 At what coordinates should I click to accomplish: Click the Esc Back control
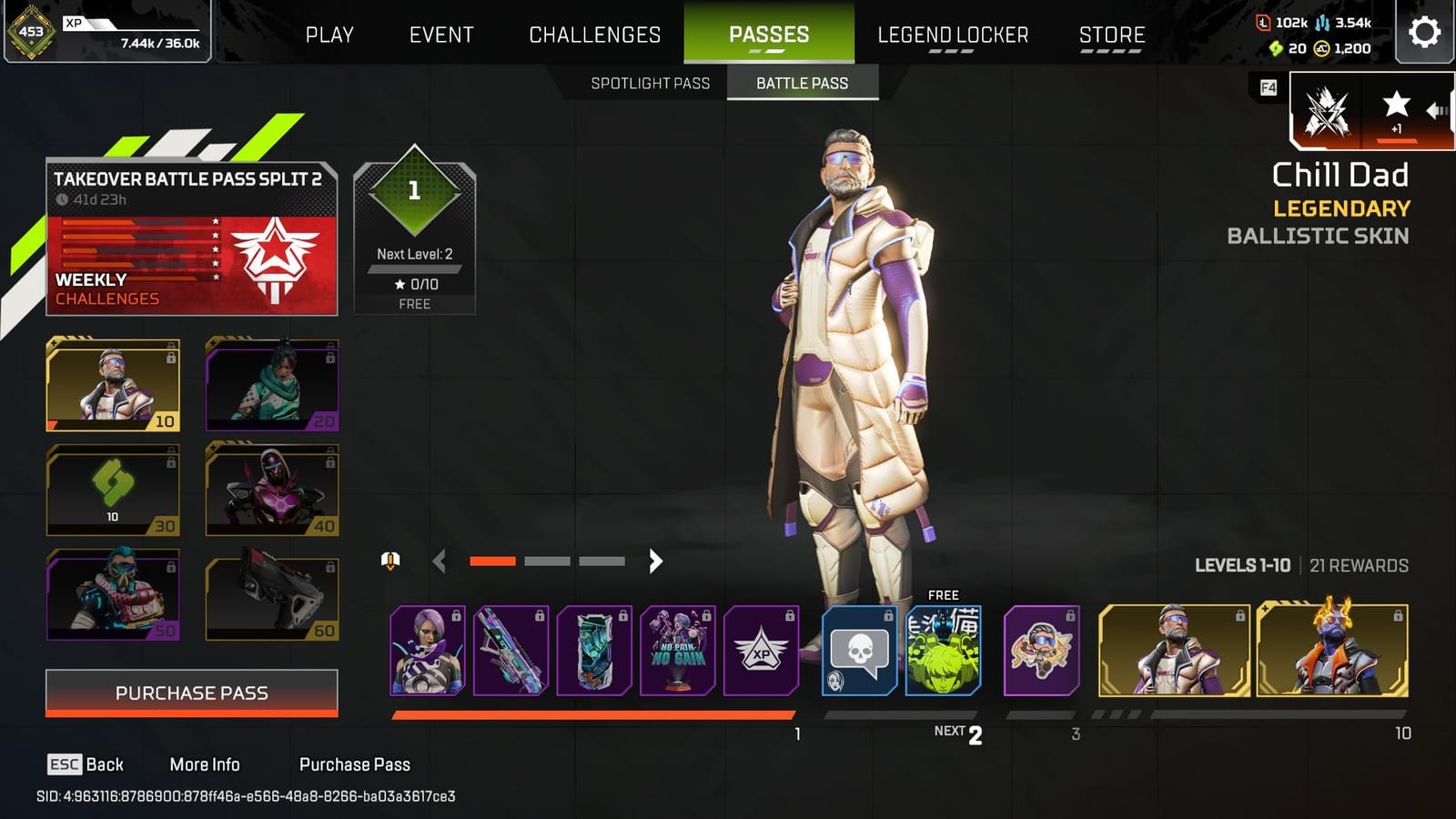(86, 764)
